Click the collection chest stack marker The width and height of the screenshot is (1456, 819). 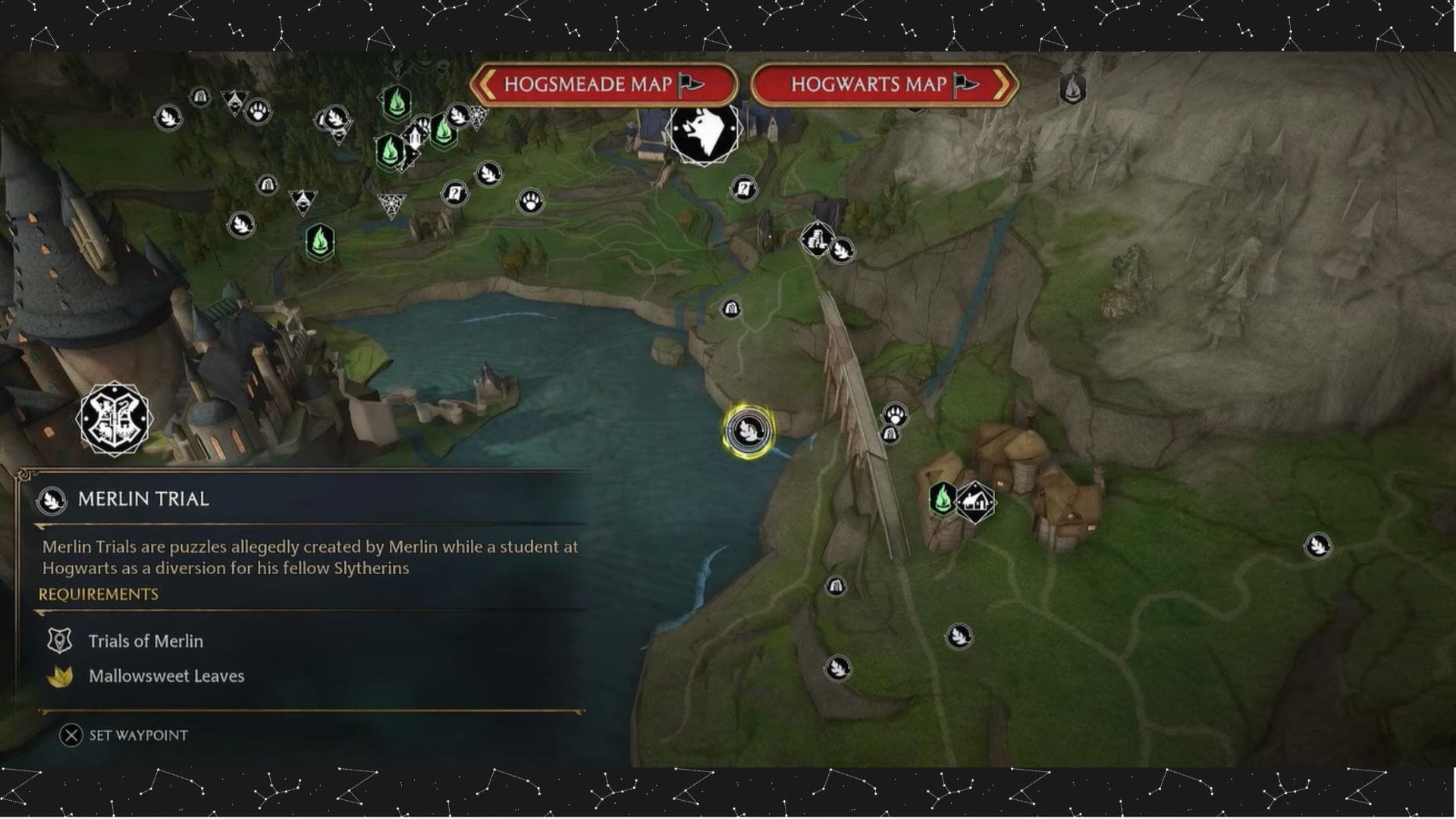(817, 237)
